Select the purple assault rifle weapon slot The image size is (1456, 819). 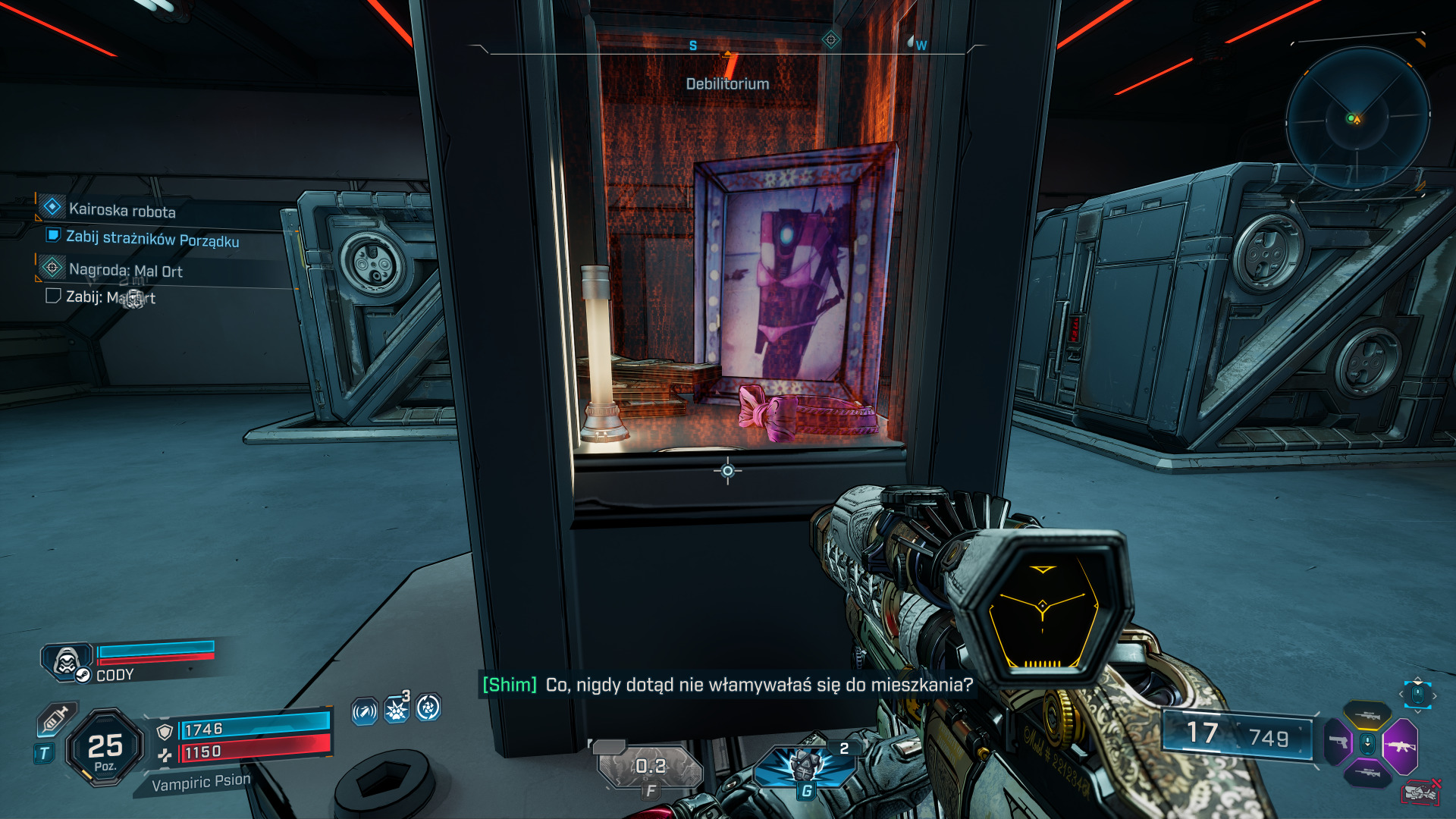1399,746
